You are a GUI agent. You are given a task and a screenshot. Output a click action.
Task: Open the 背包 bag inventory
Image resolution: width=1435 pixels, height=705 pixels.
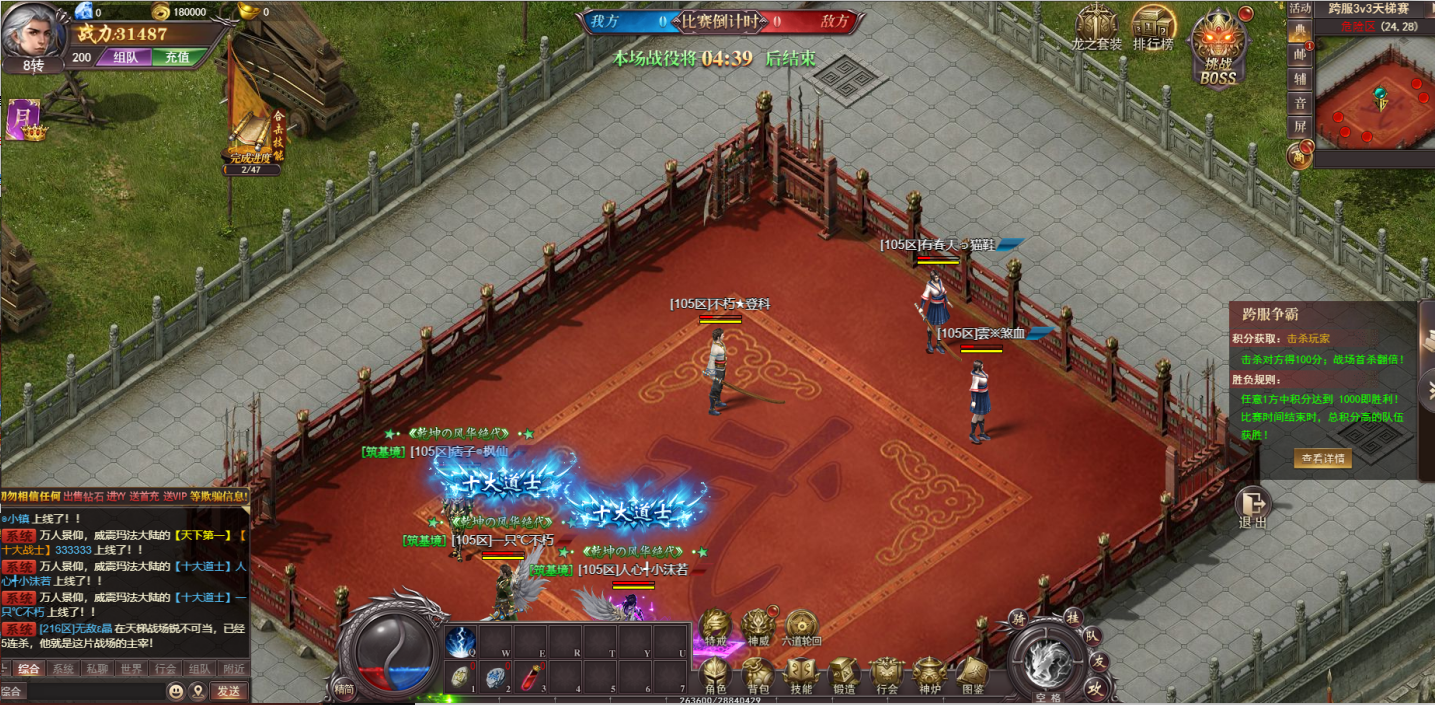pyautogui.click(x=757, y=676)
